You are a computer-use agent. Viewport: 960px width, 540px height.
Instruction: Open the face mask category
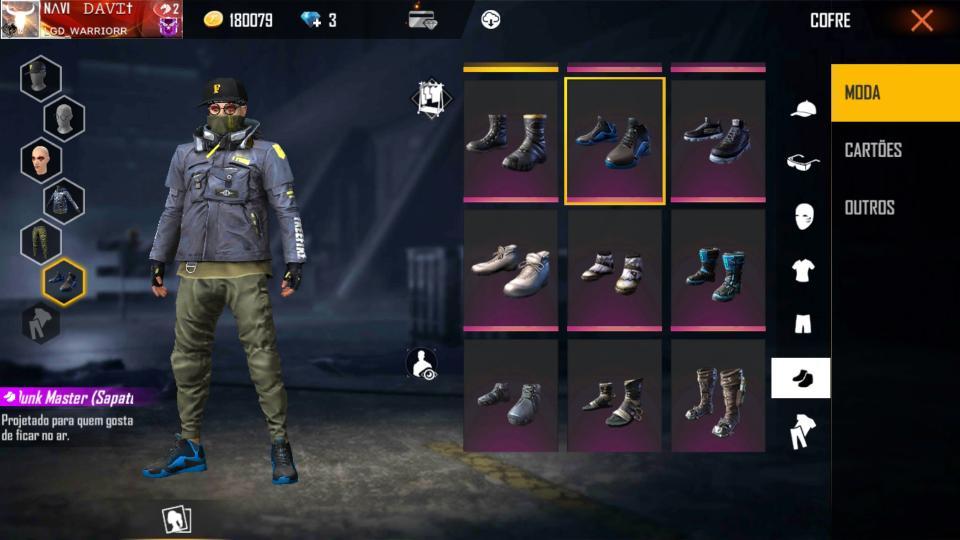click(802, 216)
